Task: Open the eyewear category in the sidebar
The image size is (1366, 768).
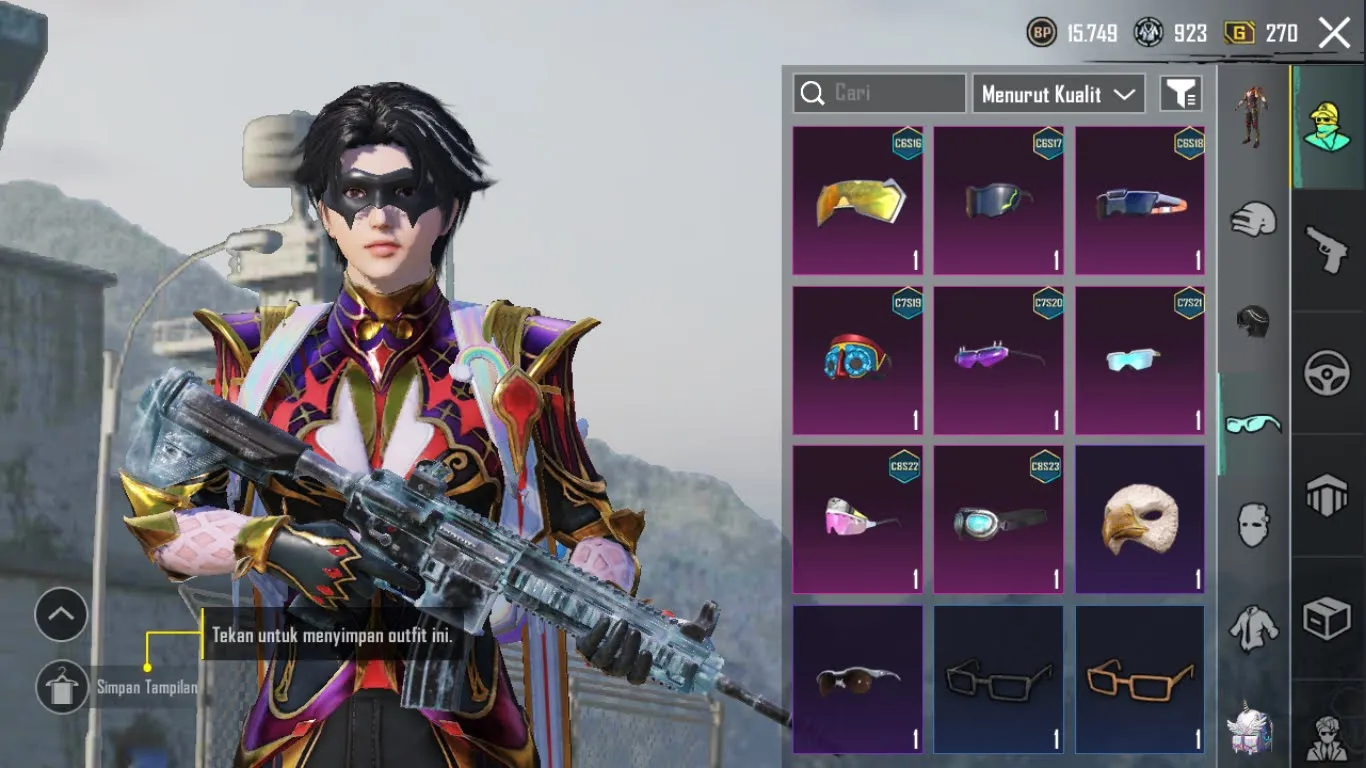Action: pos(1255,425)
